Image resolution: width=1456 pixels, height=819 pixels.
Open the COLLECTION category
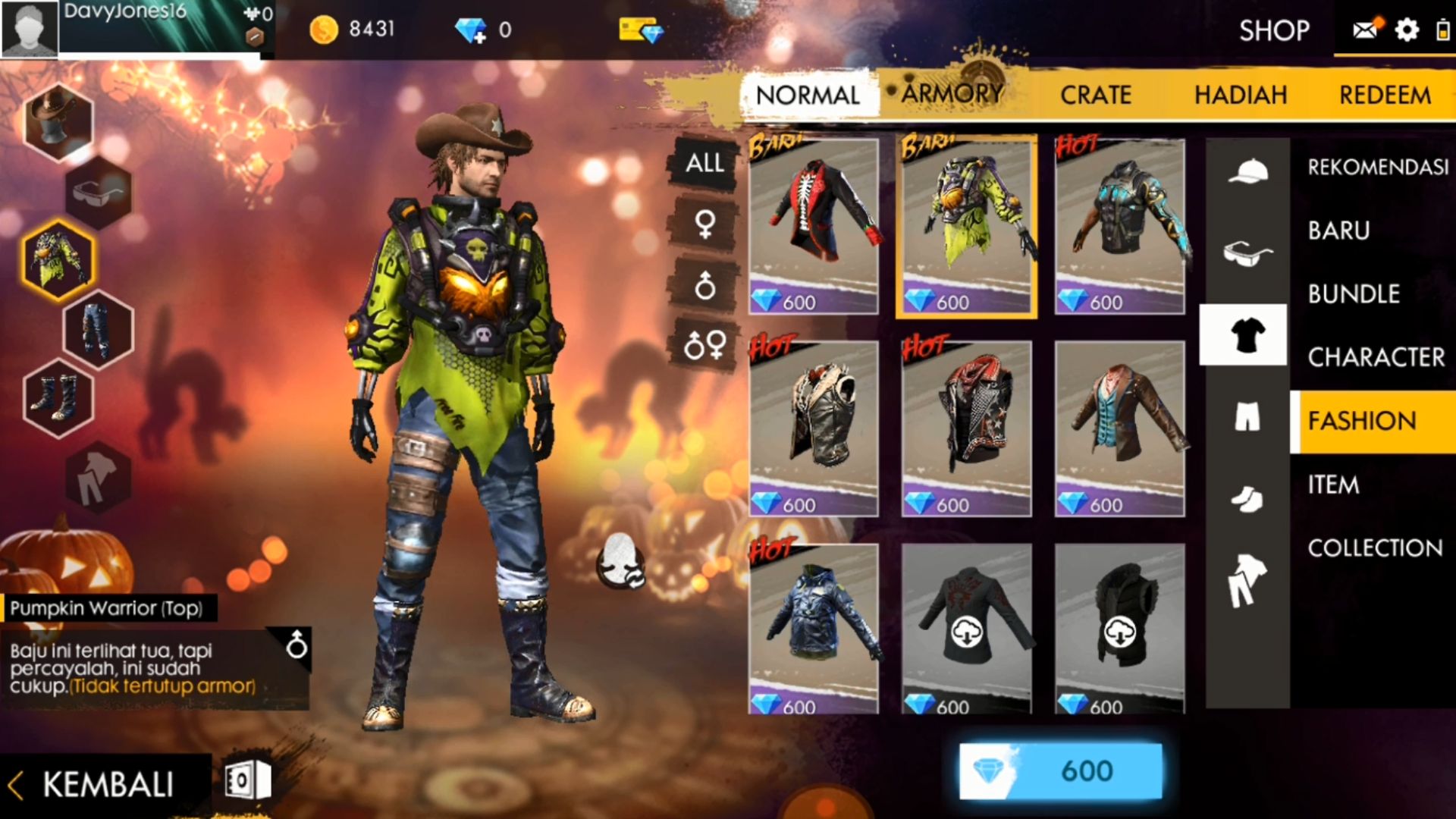coord(1375,548)
